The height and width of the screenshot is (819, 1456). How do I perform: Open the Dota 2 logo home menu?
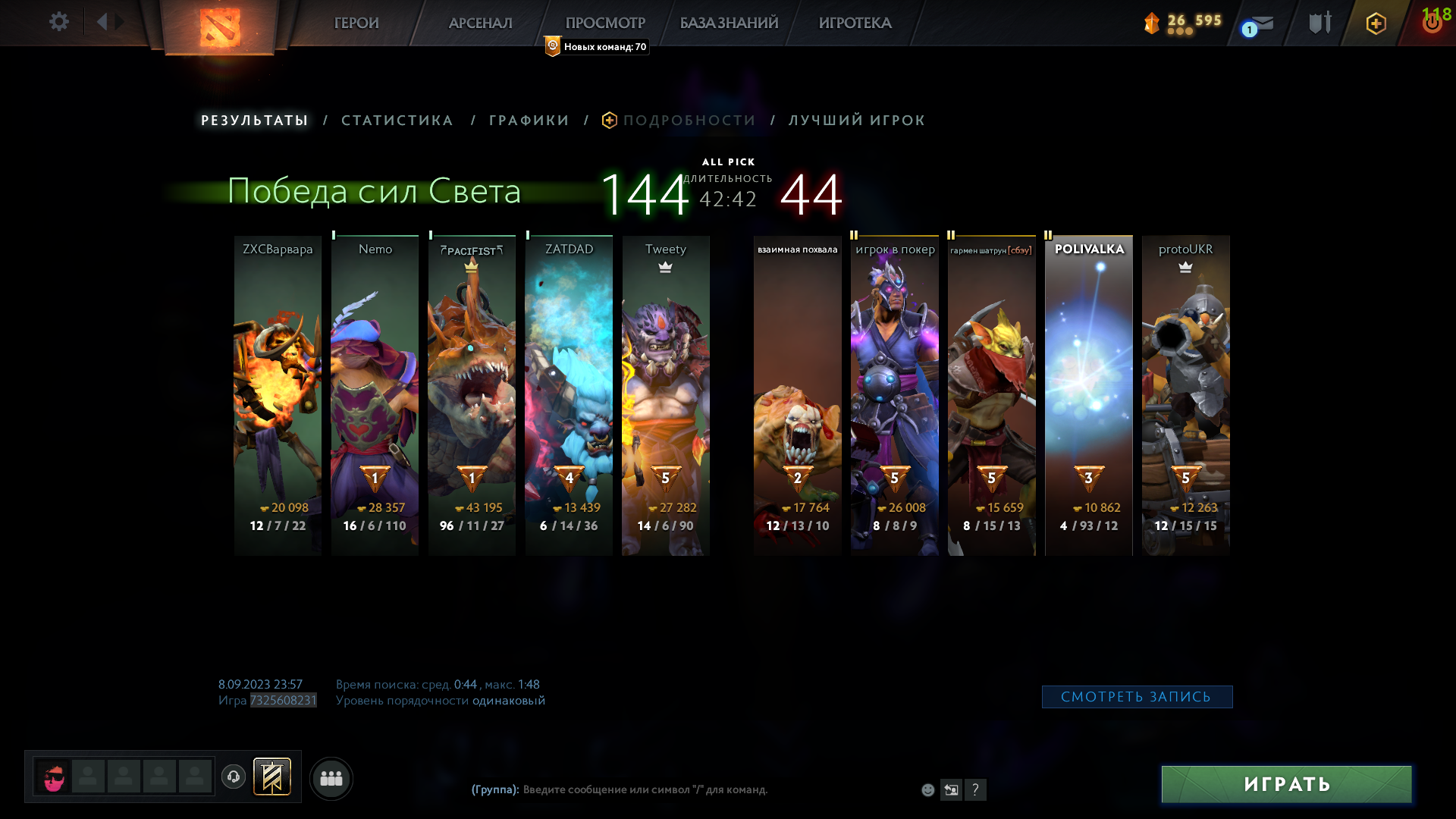point(220,27)
